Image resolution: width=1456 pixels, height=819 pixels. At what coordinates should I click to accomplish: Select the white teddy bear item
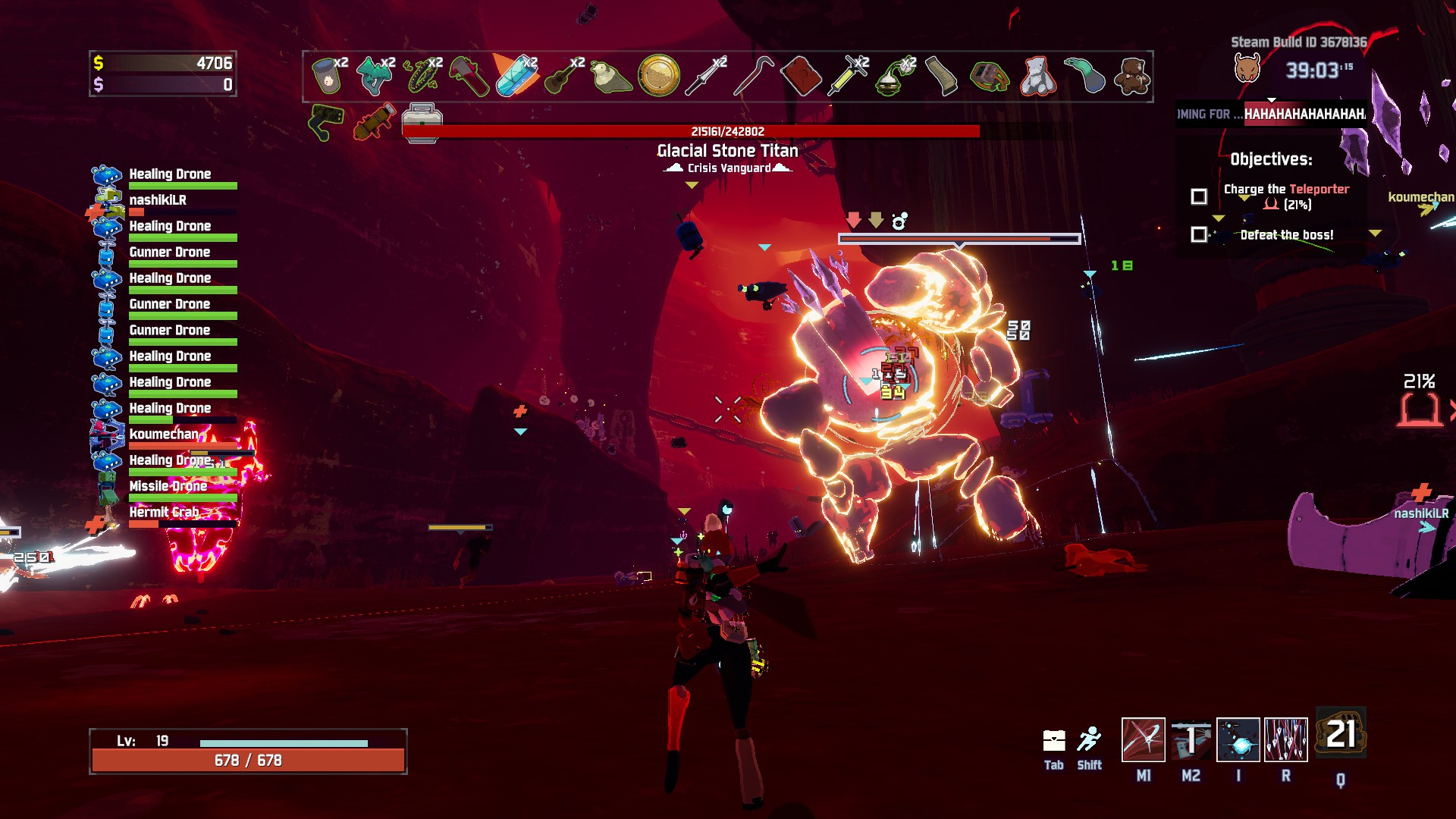(1037, 76)
